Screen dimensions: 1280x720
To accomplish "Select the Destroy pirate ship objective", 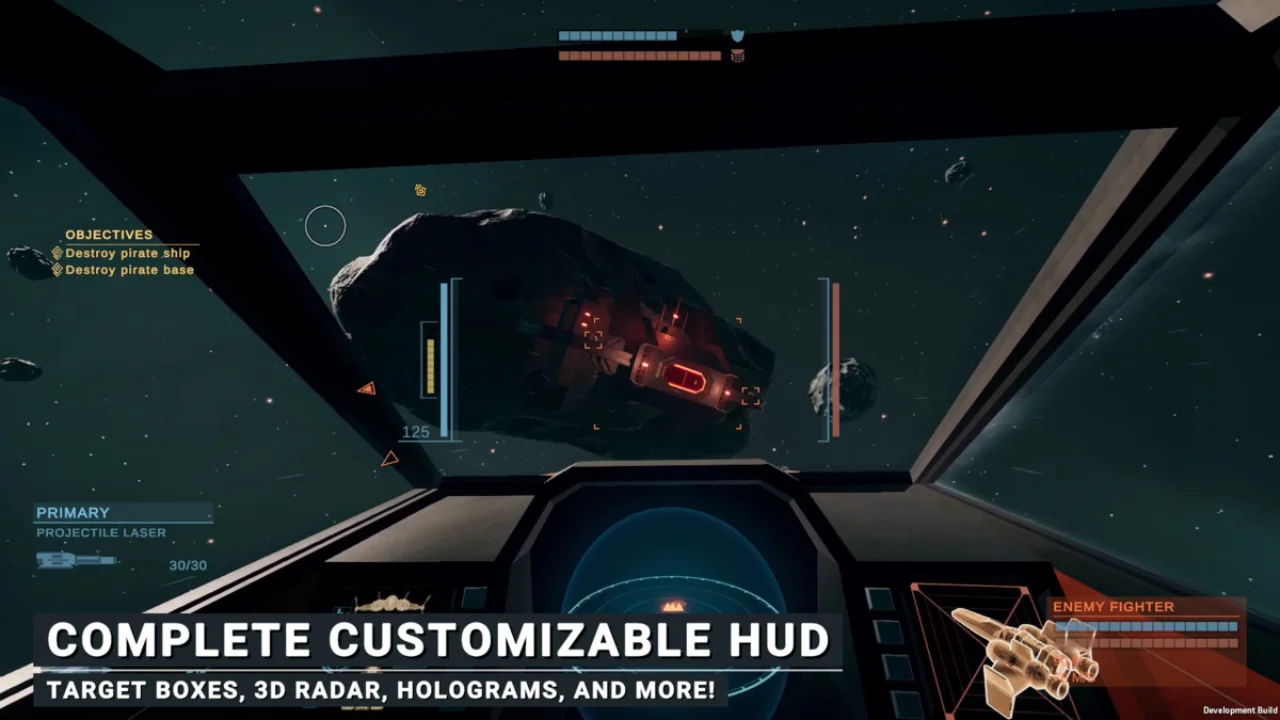I will [127, 254].
